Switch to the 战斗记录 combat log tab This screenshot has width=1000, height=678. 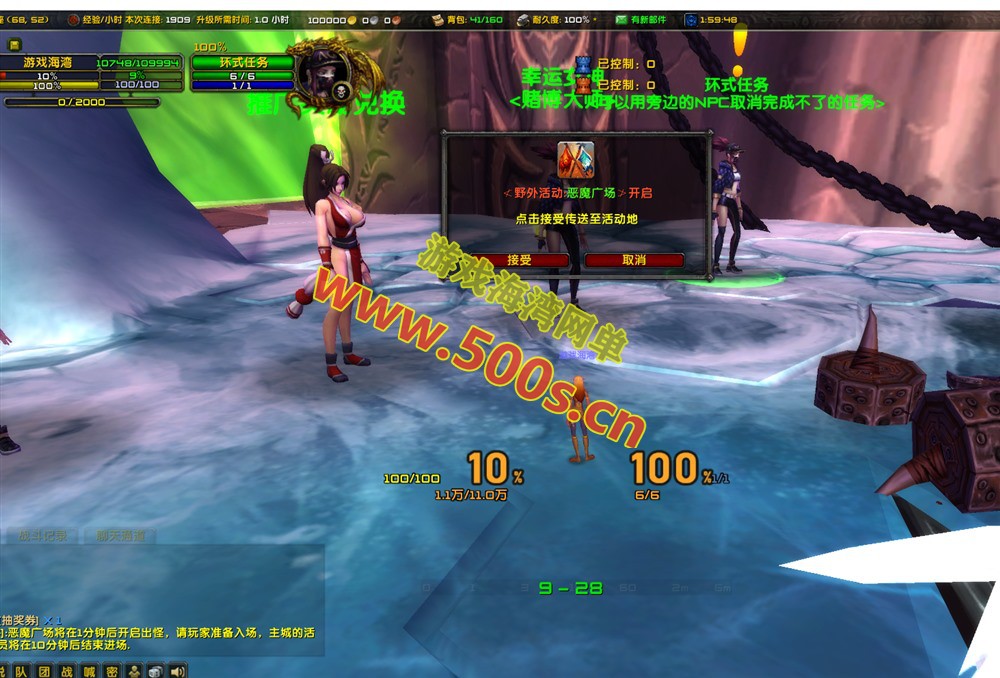pyautogui.click(x=42, y=536)
